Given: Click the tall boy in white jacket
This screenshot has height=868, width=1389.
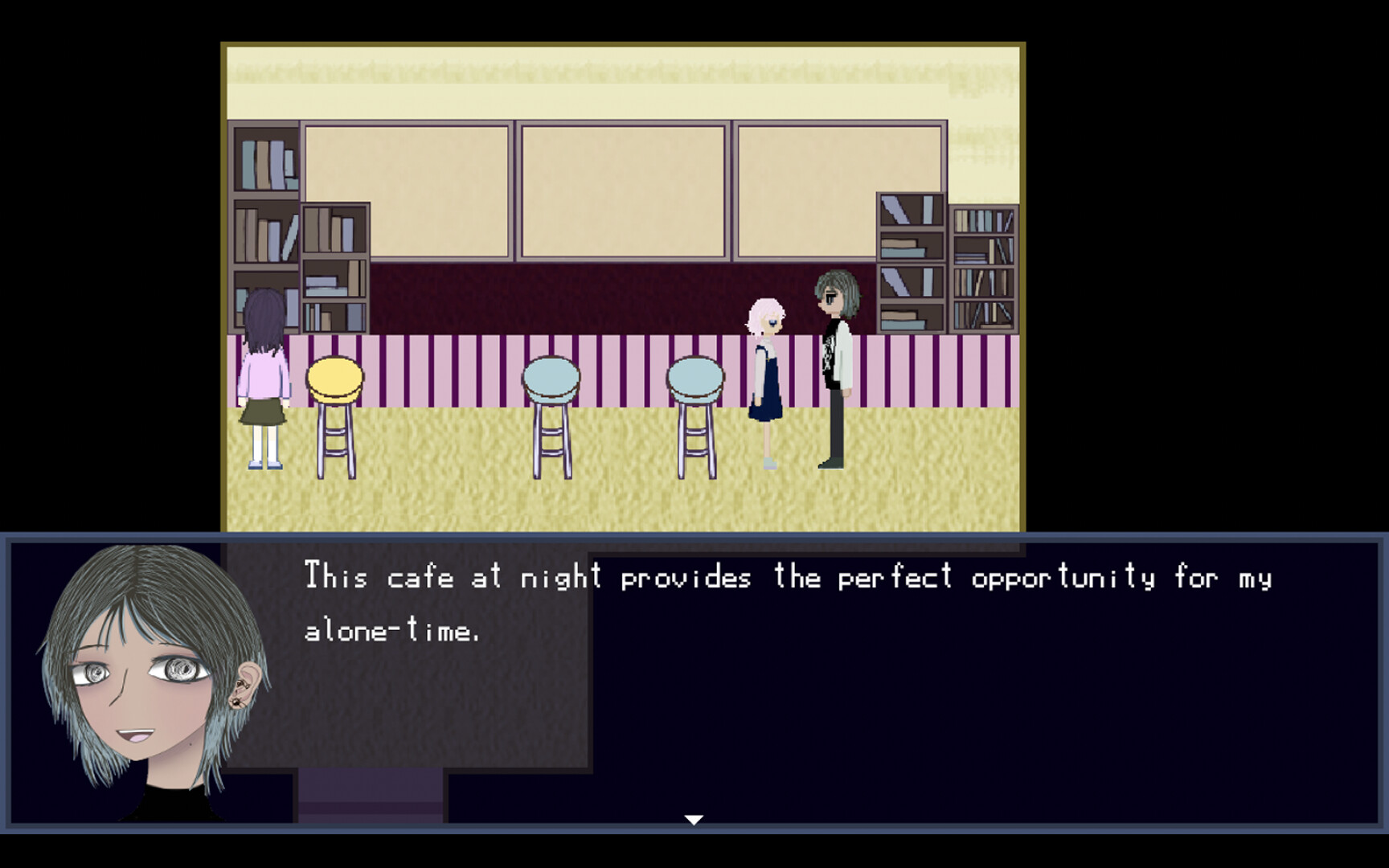Looking at the screenshot, I should point(836,370).
